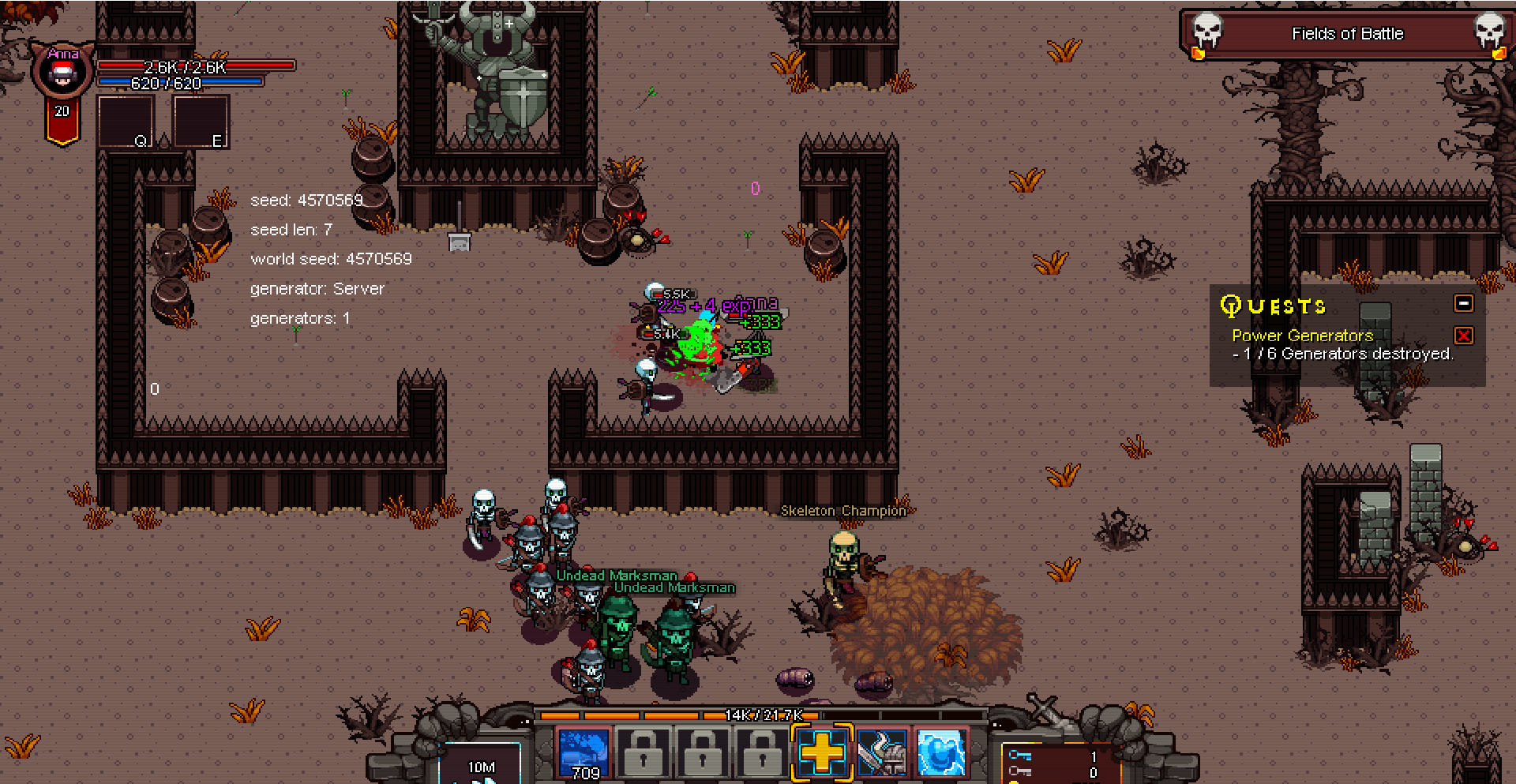
Task: Activate the blue ice shield ability
Action: pos(941,754)
